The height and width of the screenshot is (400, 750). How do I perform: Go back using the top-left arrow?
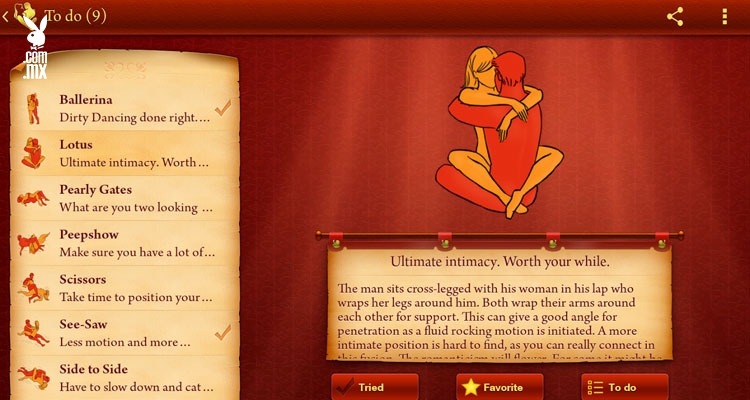[x=8, y=16]
